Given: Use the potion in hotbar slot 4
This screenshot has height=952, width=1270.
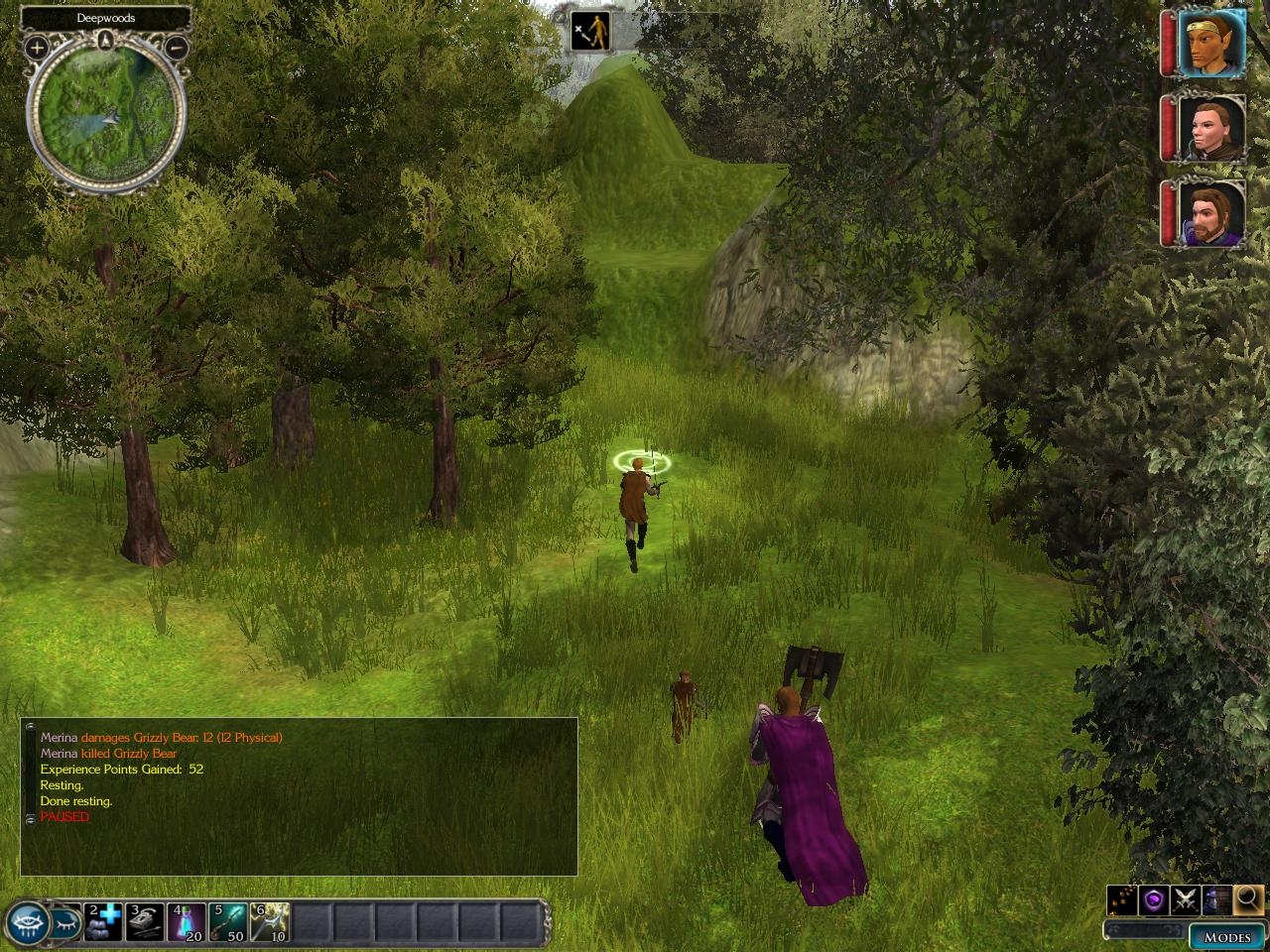Looking at the screenshot, I should (x=187, y=921).
